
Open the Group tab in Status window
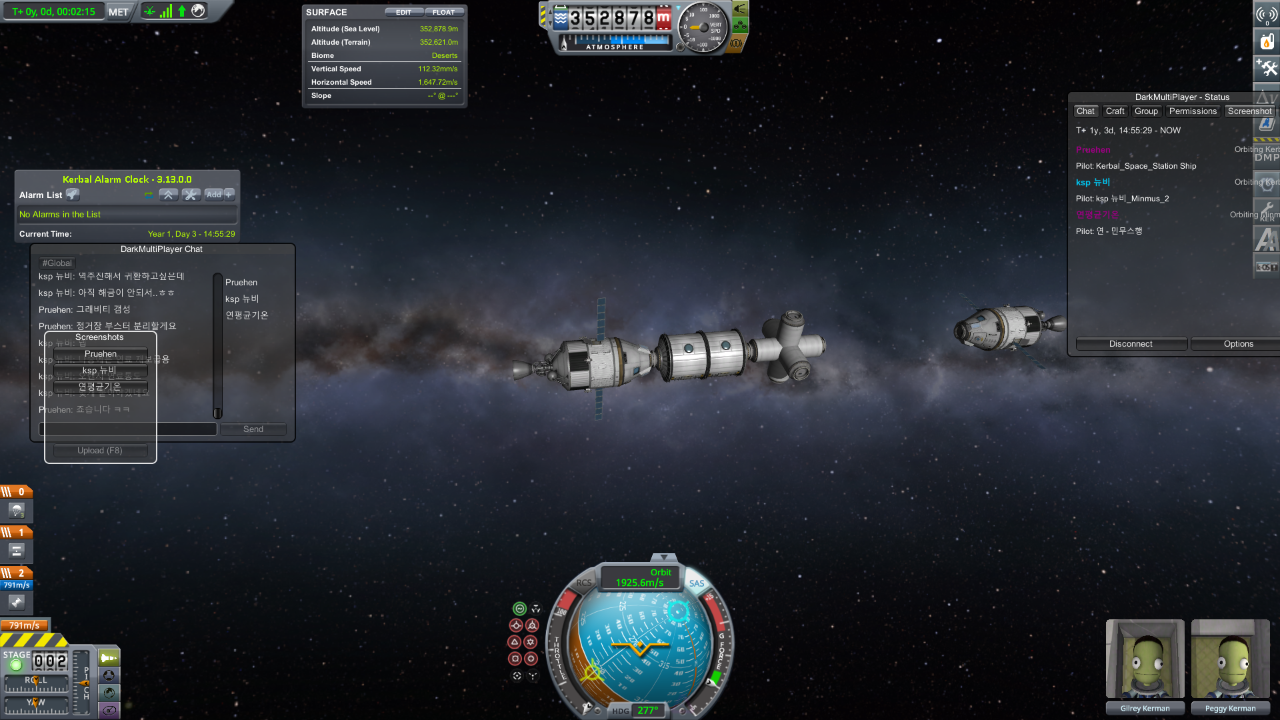click(x=1146, y=111)
